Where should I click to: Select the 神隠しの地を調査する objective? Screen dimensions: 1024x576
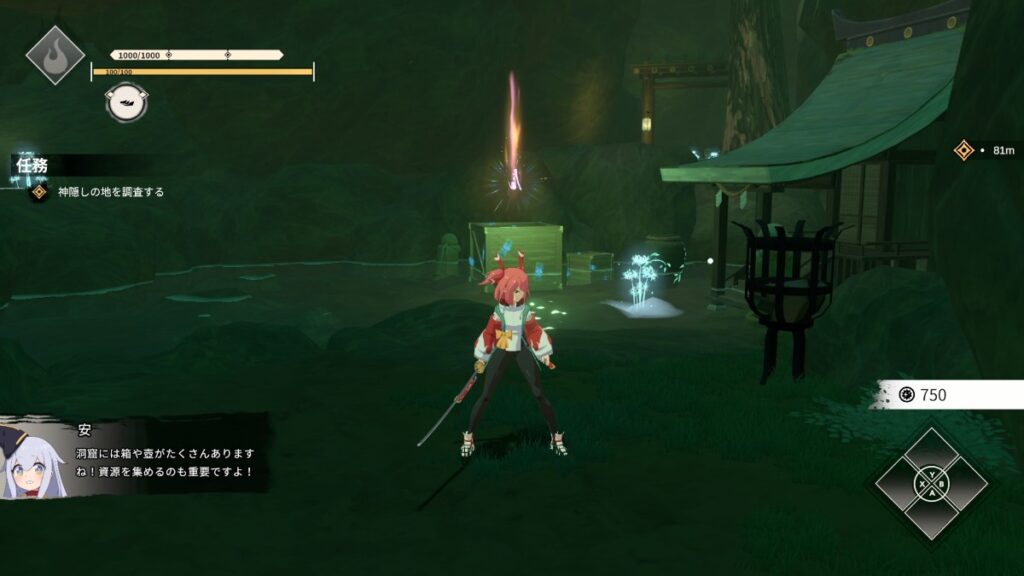pos(110,191)
